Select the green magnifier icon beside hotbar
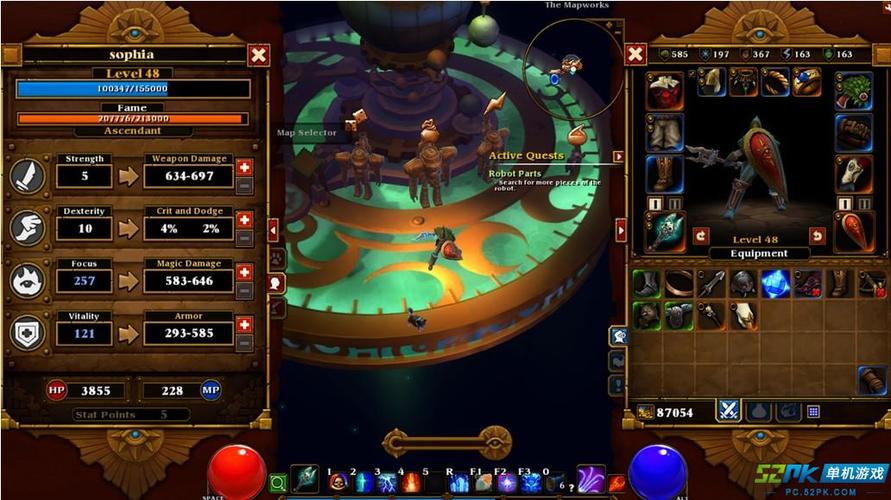 tap(278, 483)
